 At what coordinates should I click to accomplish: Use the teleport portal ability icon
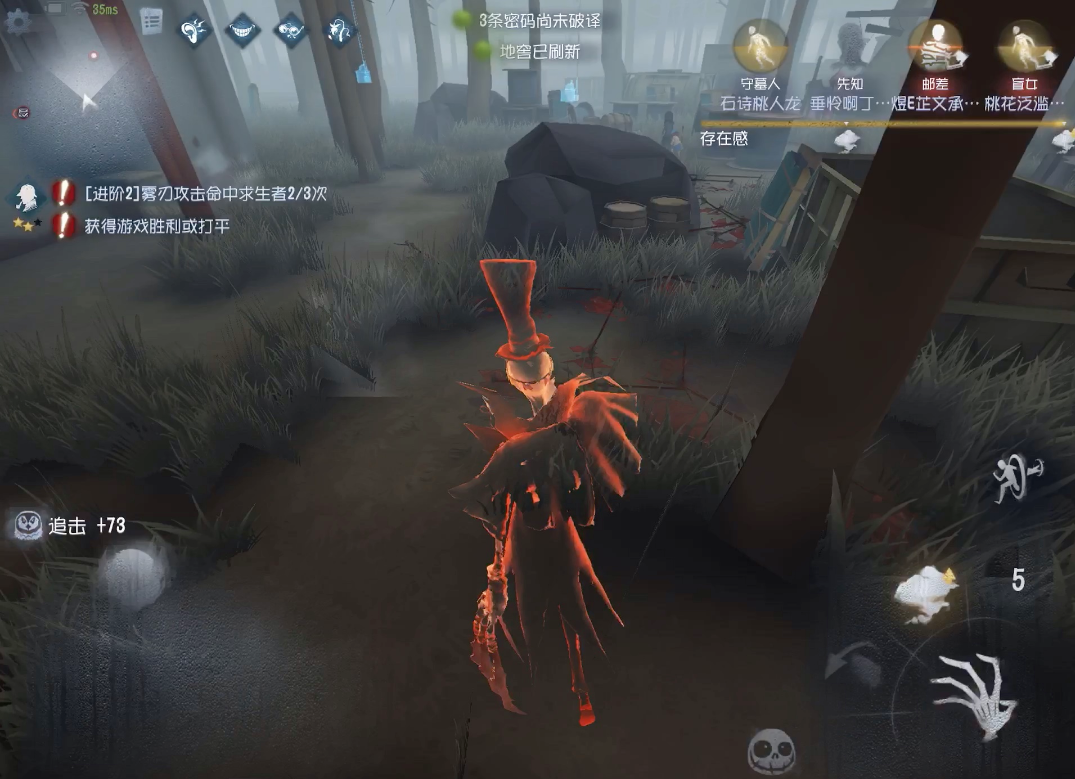[1017, 482]
